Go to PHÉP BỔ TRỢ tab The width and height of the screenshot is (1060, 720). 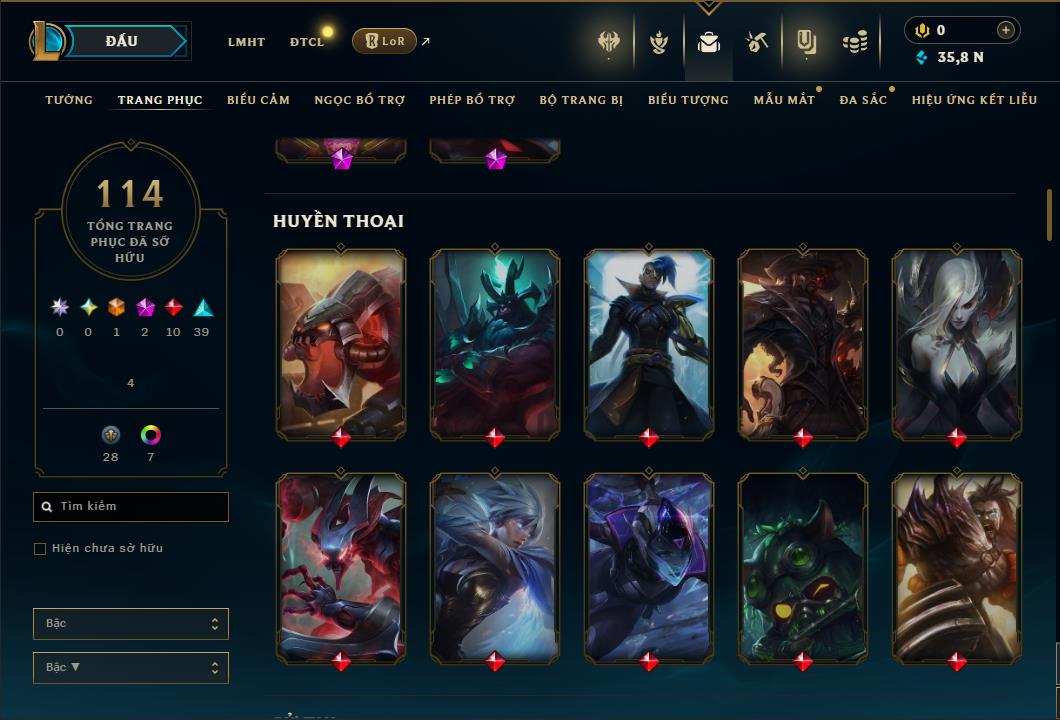(472, 100)
